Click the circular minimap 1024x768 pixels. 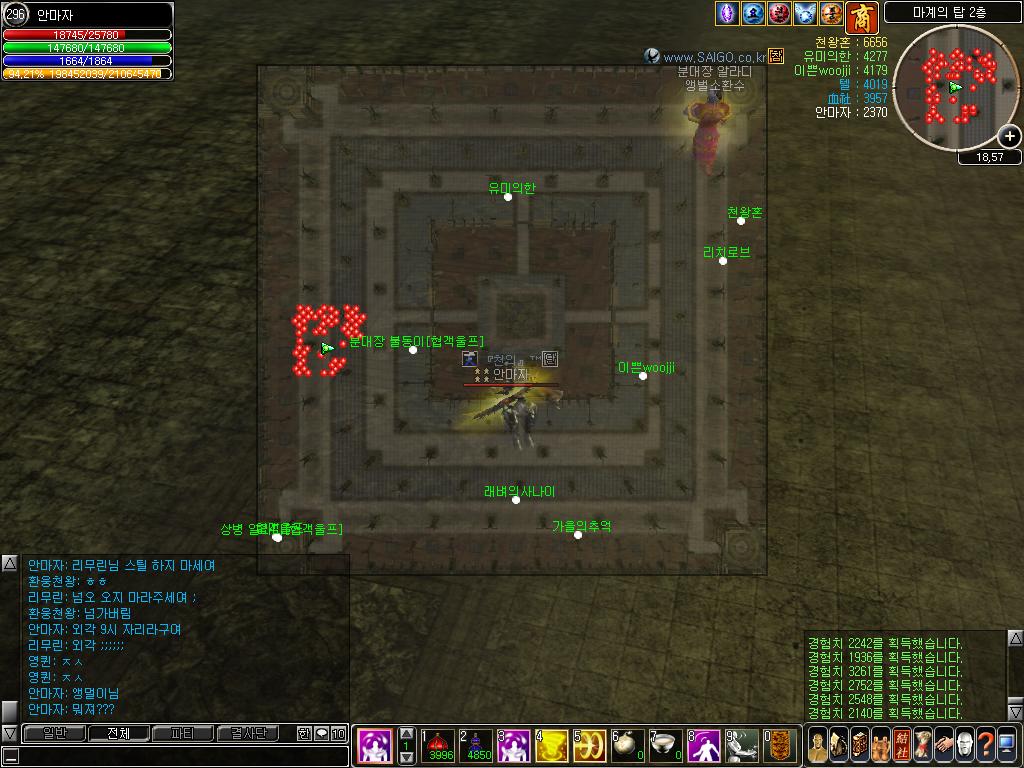[956, 87]
